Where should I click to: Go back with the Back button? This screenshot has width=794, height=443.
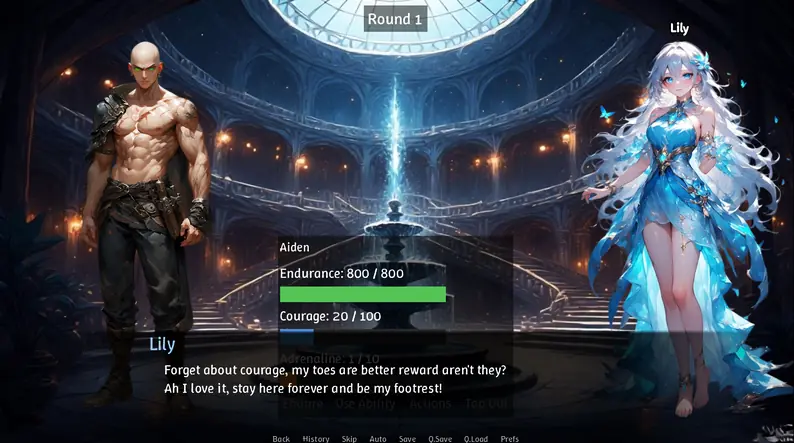pyautogui.click(x=281, y=438)
